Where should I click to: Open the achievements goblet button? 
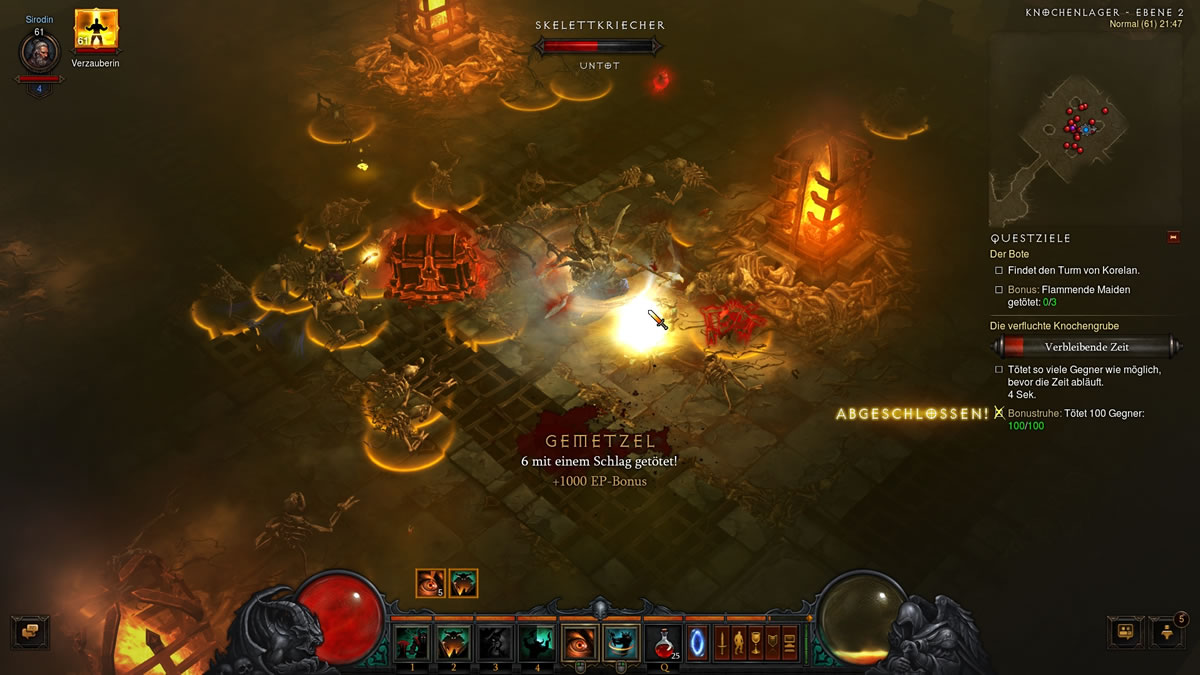click(x=756, y=641)
